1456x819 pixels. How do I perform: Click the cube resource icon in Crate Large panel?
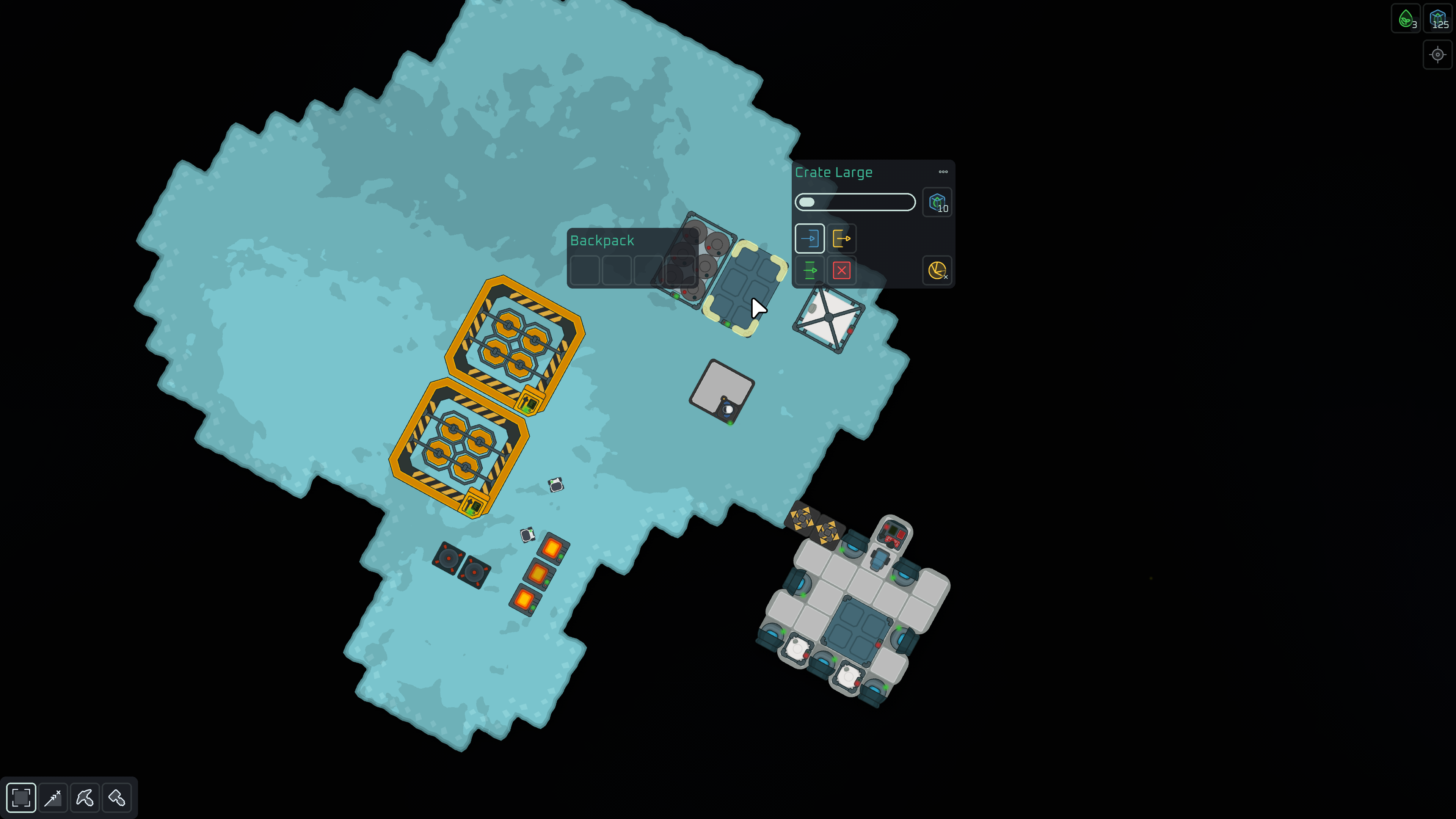[937, 202]
